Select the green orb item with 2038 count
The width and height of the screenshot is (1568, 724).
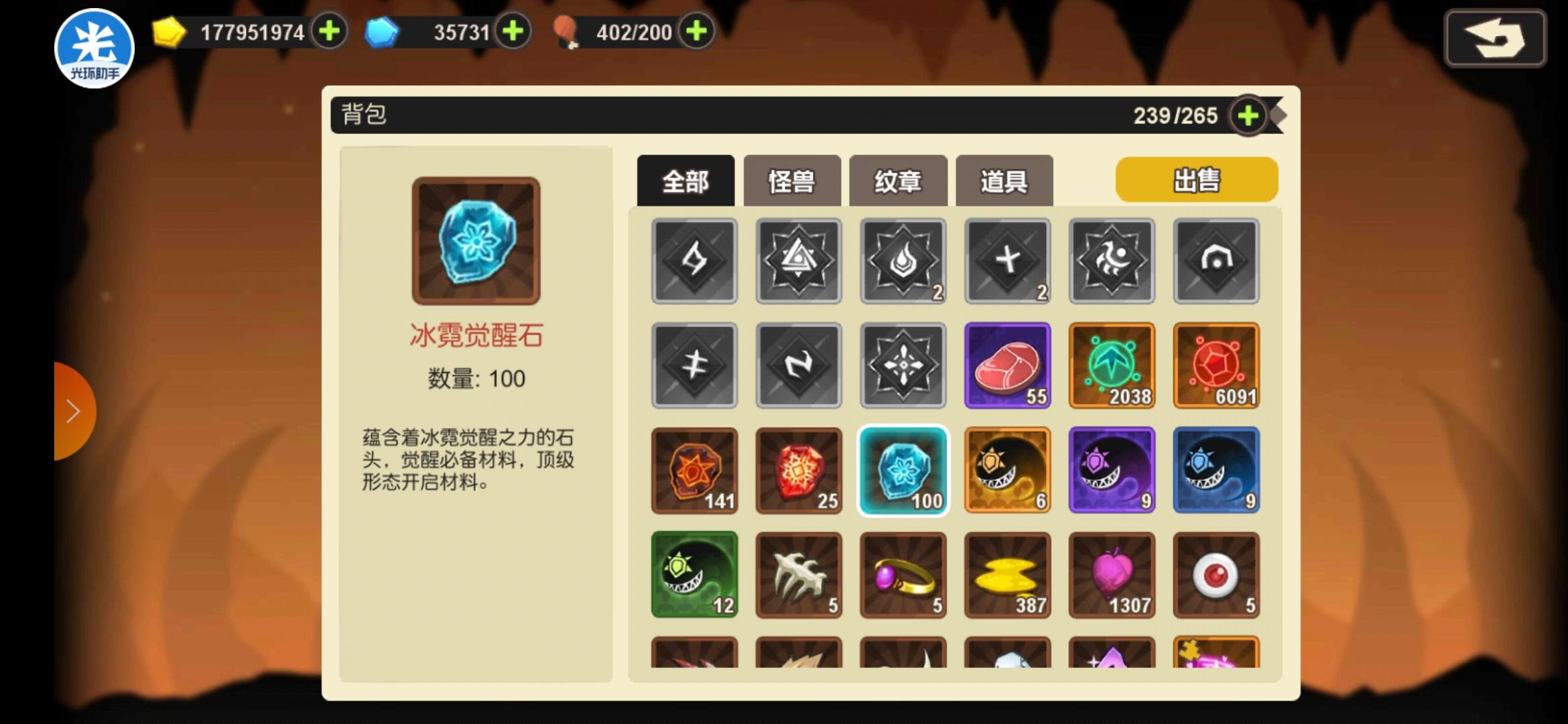point(1112,365)
